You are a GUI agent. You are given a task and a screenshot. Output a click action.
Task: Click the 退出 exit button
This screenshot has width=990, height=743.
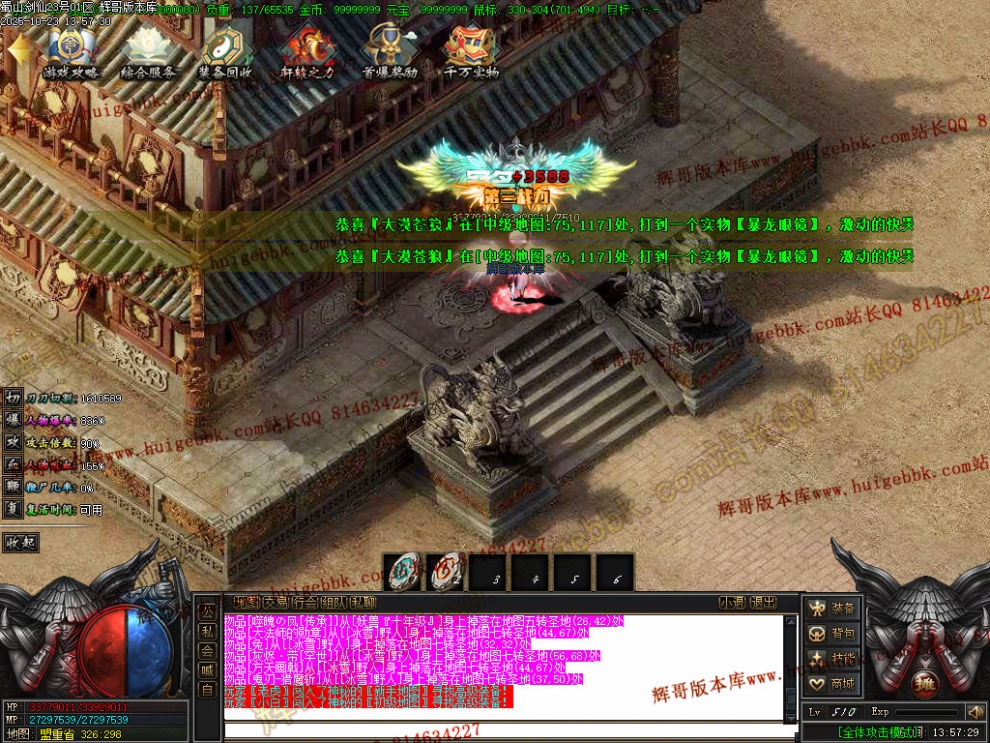click(x=764, y=602)
